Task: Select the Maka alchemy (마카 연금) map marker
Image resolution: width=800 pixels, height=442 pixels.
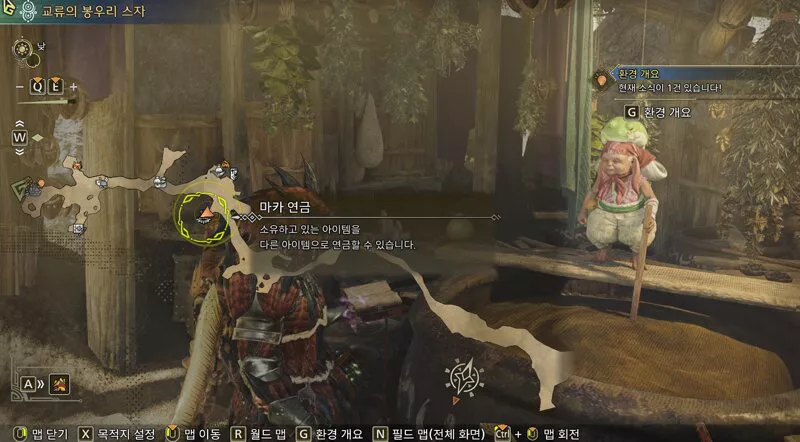Action: (x=205, y=212)
